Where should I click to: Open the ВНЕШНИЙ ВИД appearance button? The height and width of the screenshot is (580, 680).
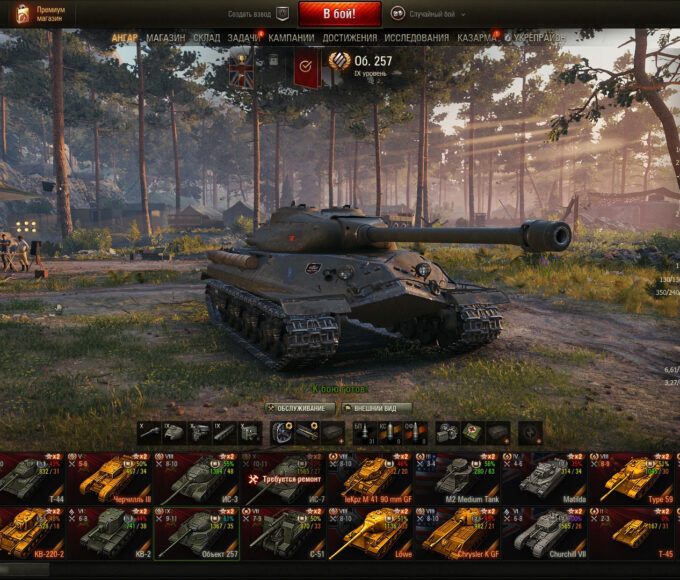coord(377,408)
